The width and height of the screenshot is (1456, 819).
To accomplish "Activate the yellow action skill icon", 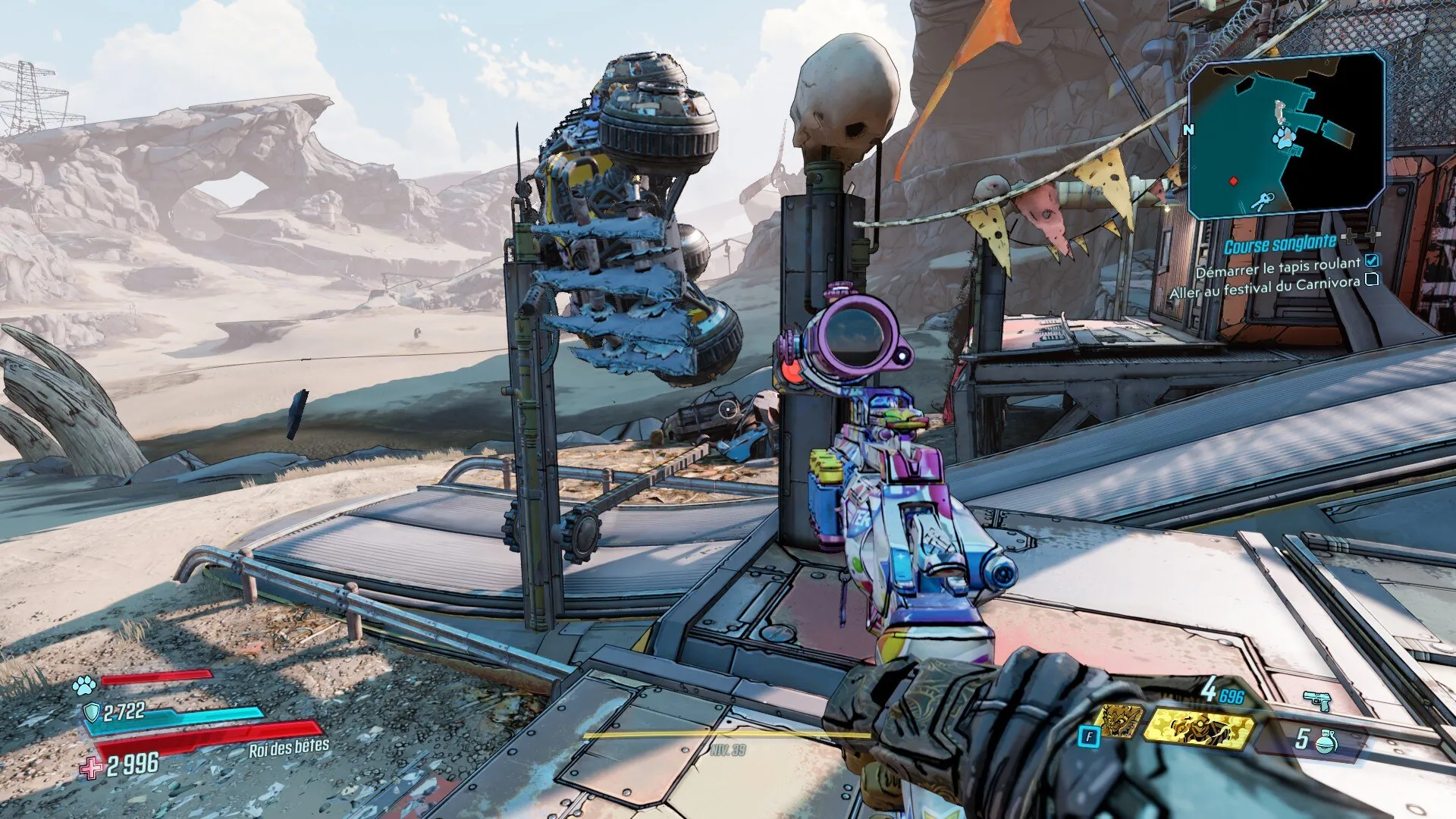I will pyautogui.click(x=1197, y=726).
